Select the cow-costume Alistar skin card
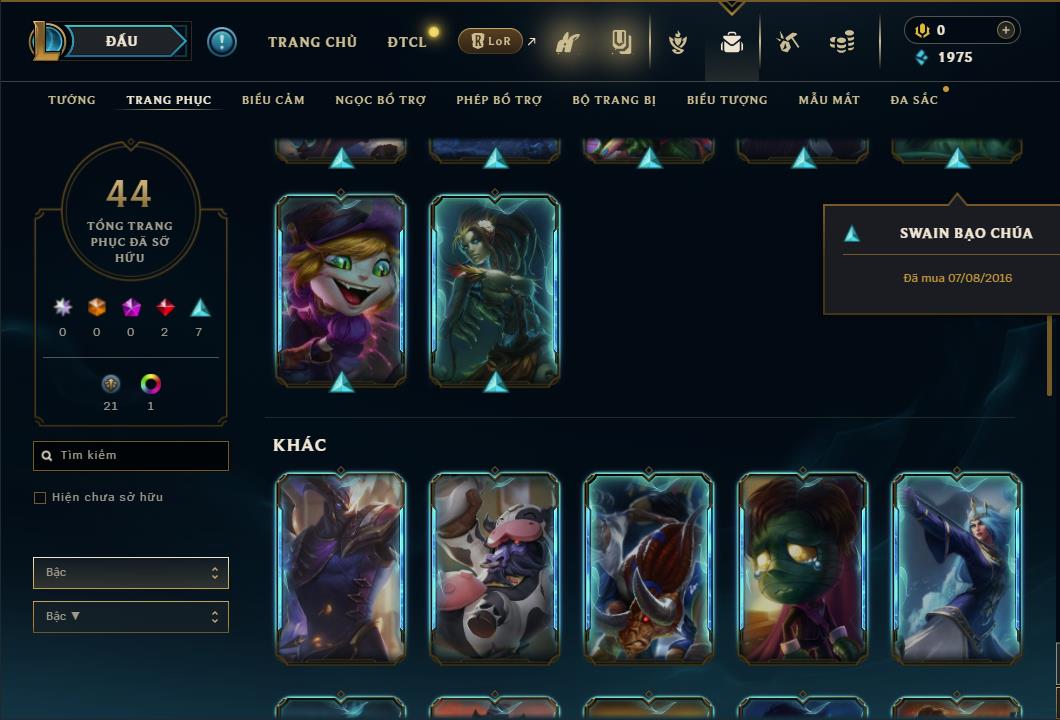Viewport: 1060px width, 720px height. (x=495, y=568)
